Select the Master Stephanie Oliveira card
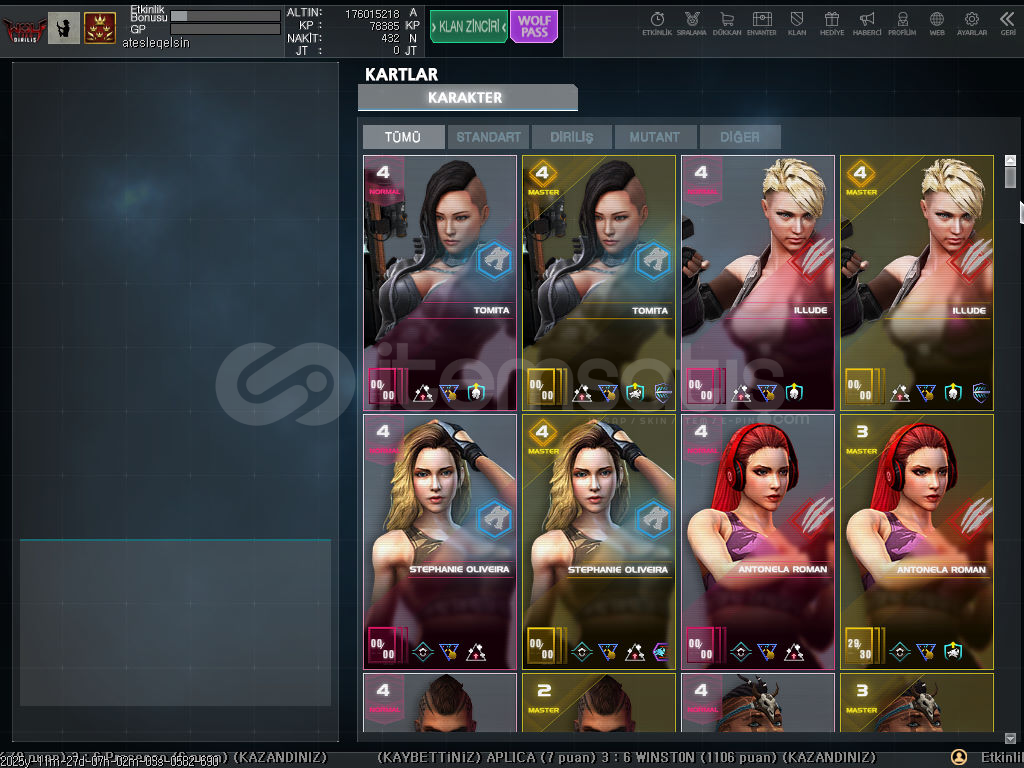 tap(598, 541)
